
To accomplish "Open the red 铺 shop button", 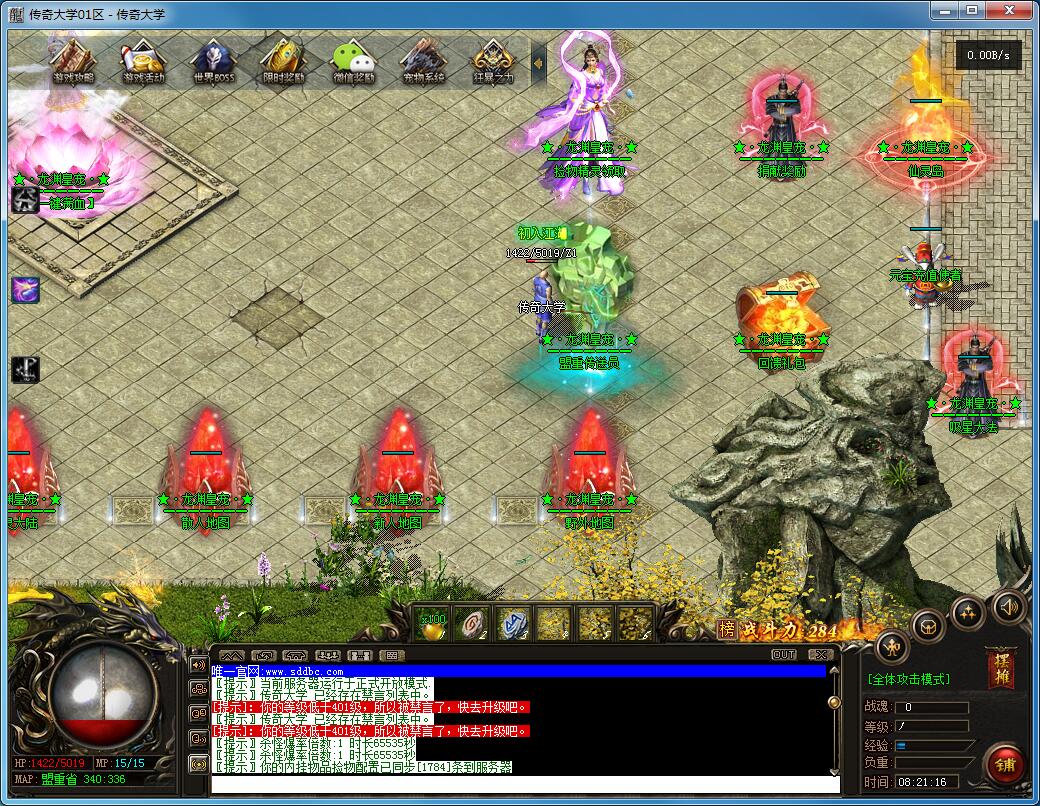I will pos(1005,765).
